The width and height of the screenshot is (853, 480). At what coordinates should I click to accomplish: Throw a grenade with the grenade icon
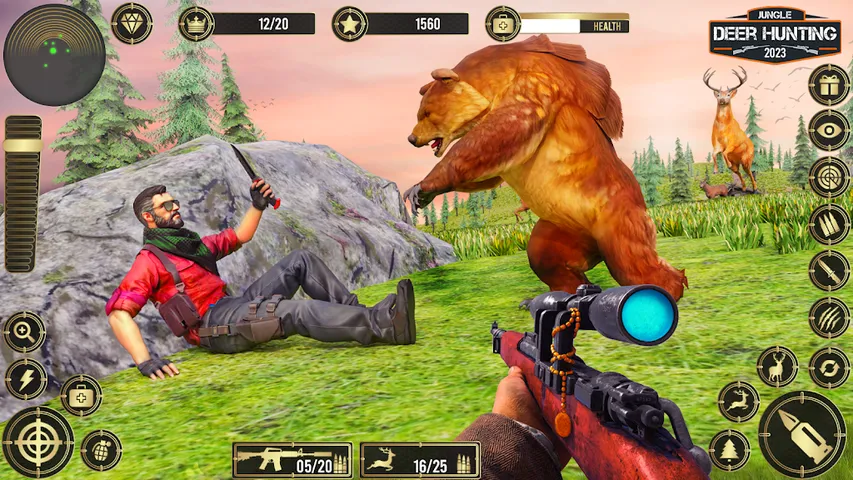point(101,450)
